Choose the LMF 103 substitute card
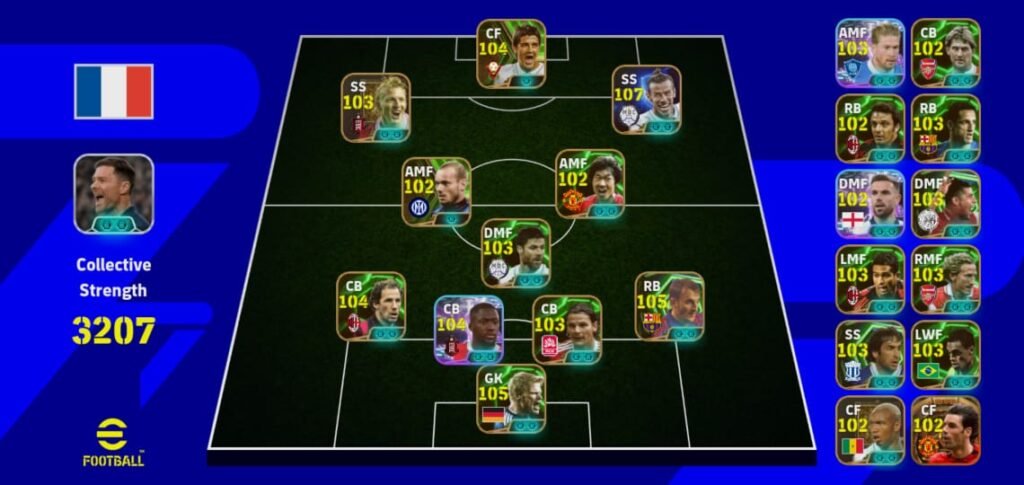 870,279
